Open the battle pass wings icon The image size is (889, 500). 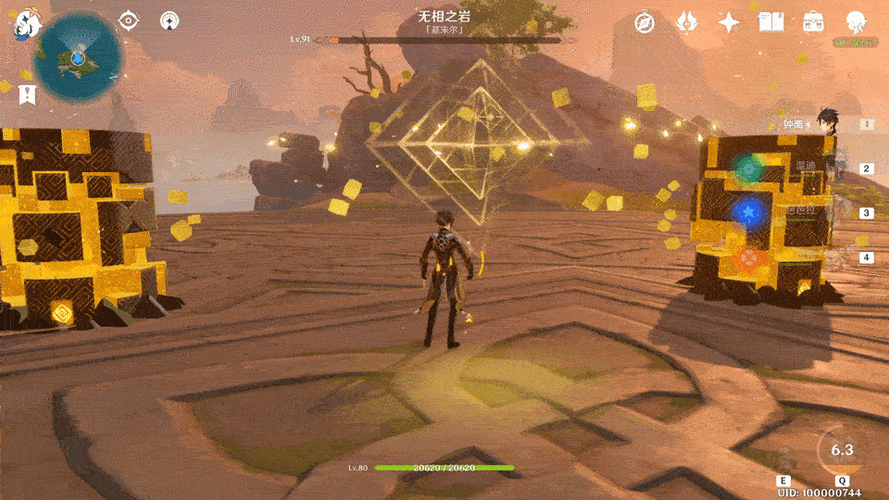click(x=687, y=22)
